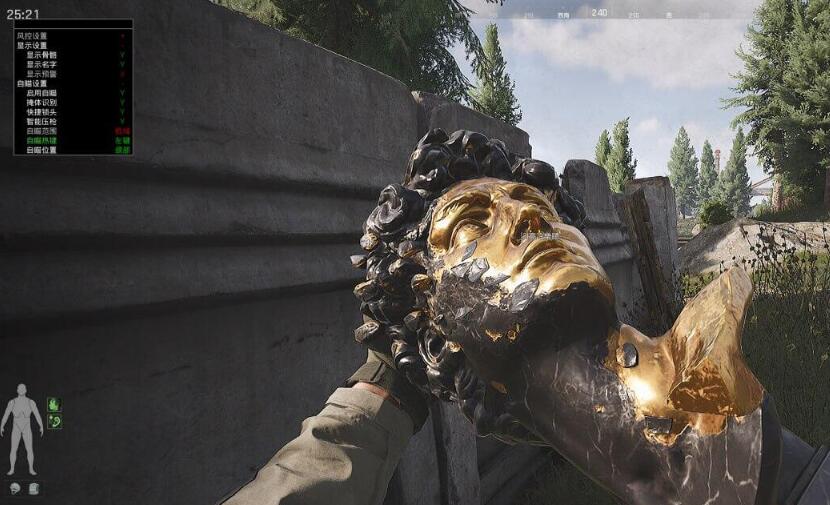Click the body armor vest icon
Viewport: 830px width, 505px height.
pos(34,488)
